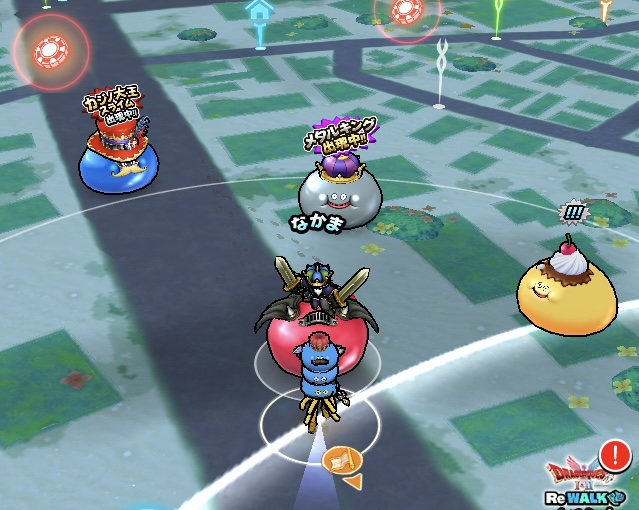Open the Dragon Quest I·II ReWALK event banner
This screenshot has height=510, width=639.
(x=589, y=477)
